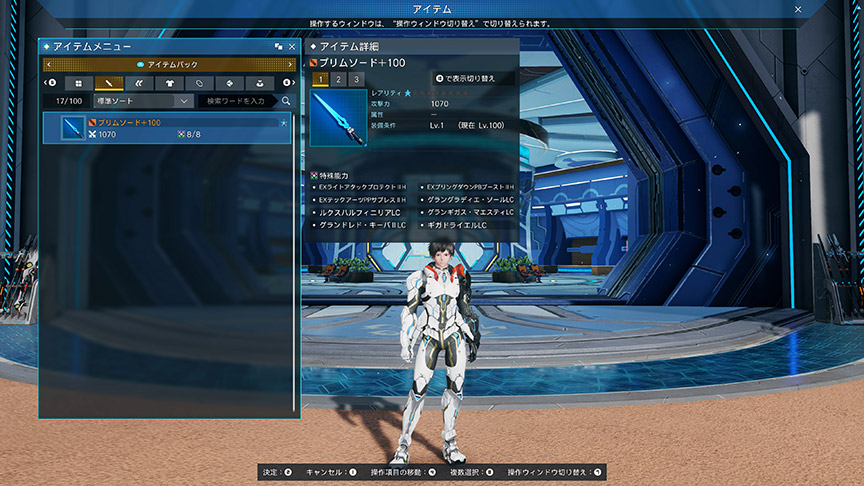Show all items with the grid tab
Viewport: 864px width, 486px height.
79,83
